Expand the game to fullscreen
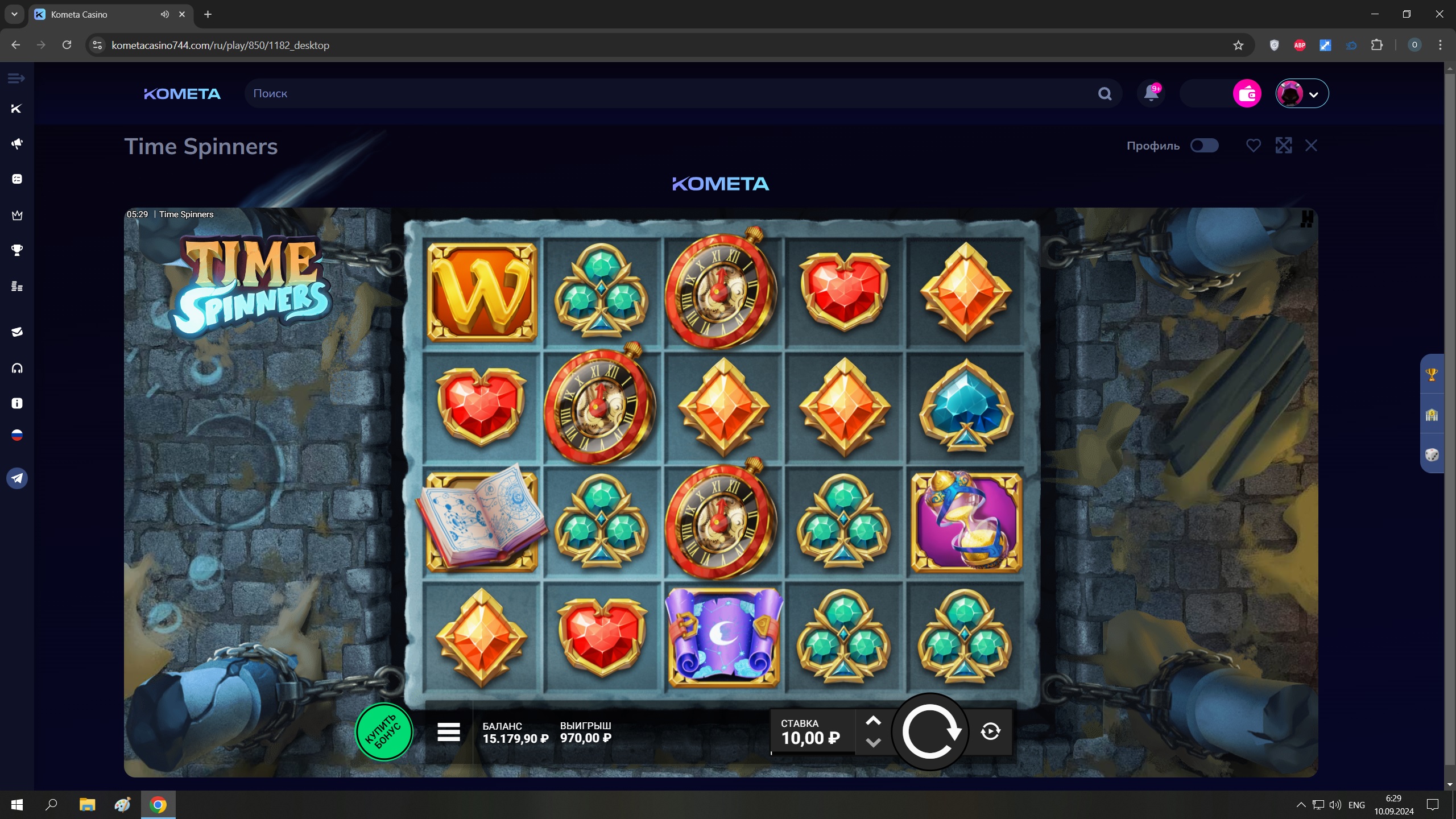This screenshot has width=1456, height=819. click(x=1283, y=146)
